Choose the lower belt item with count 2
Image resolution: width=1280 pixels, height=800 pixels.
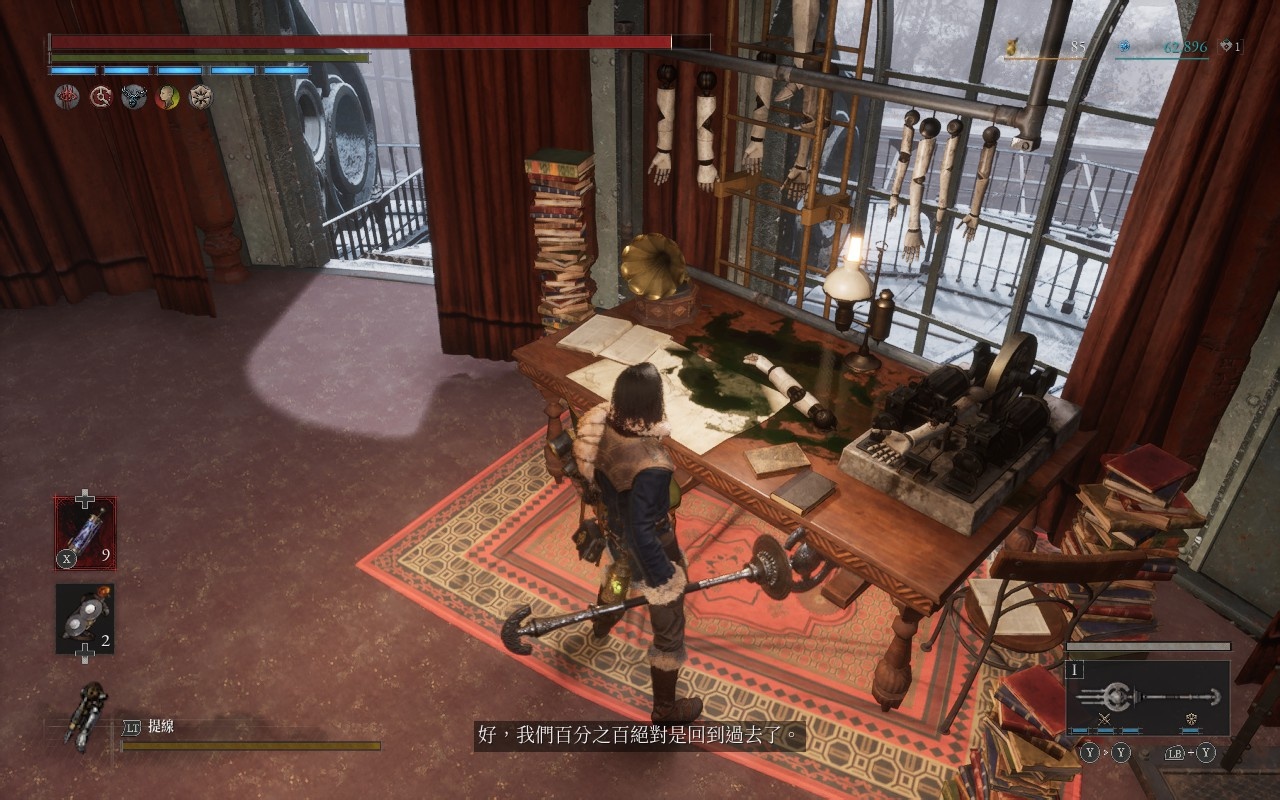click(85, 619)
